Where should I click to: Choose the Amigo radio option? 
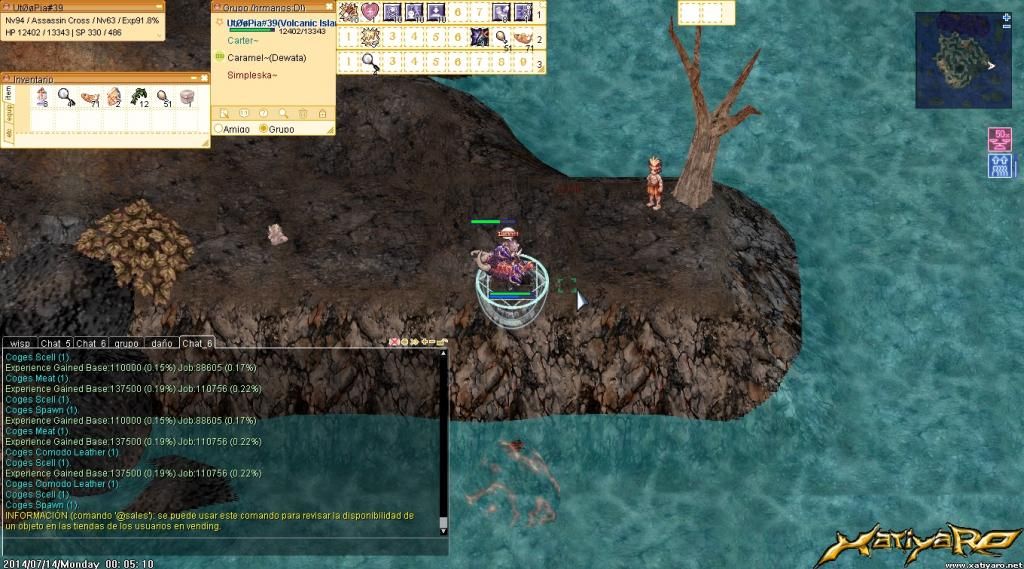point(219,129)
